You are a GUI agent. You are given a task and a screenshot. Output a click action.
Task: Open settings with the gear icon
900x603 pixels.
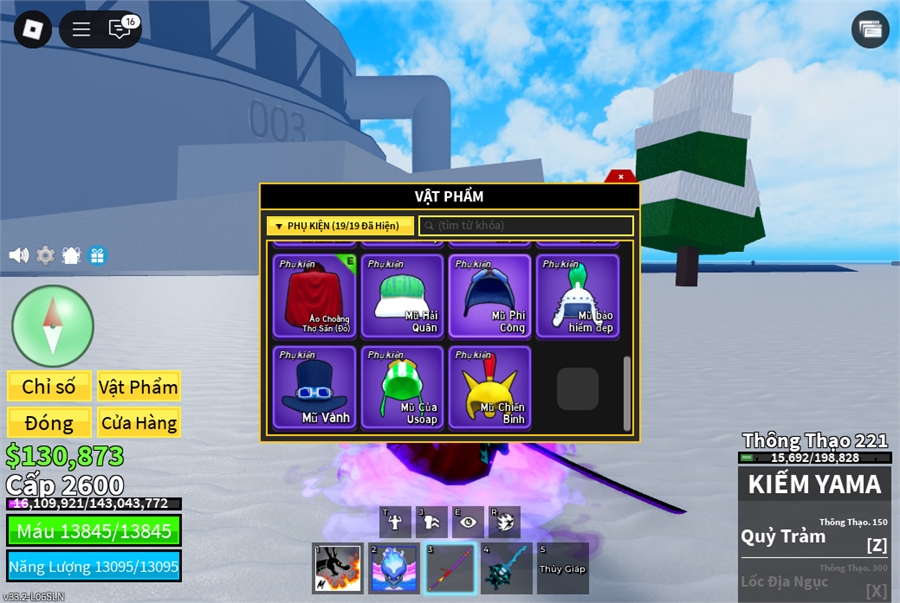click(45, 255)
